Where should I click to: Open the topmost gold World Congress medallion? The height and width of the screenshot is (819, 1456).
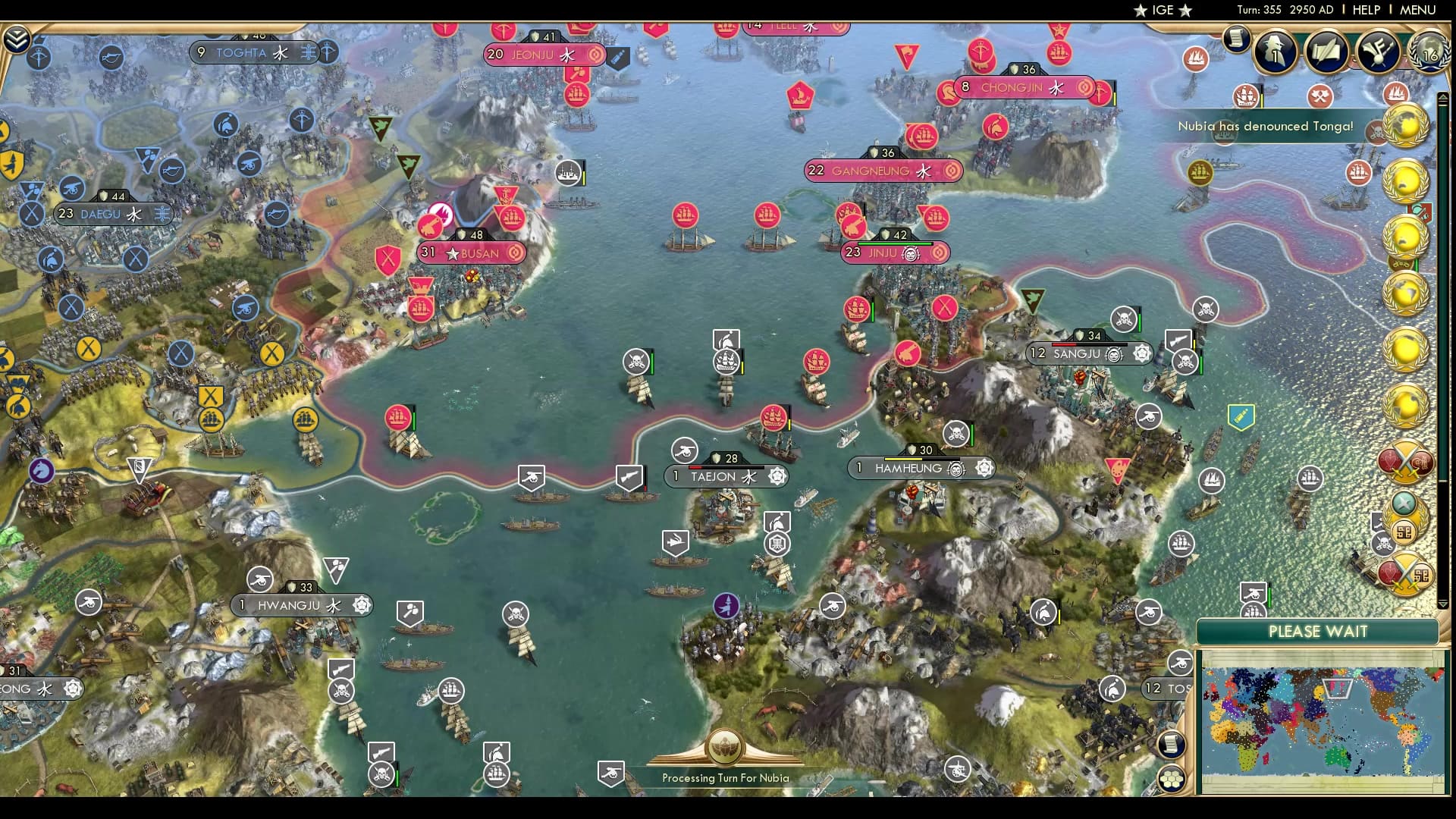[x=1404, y=127]
